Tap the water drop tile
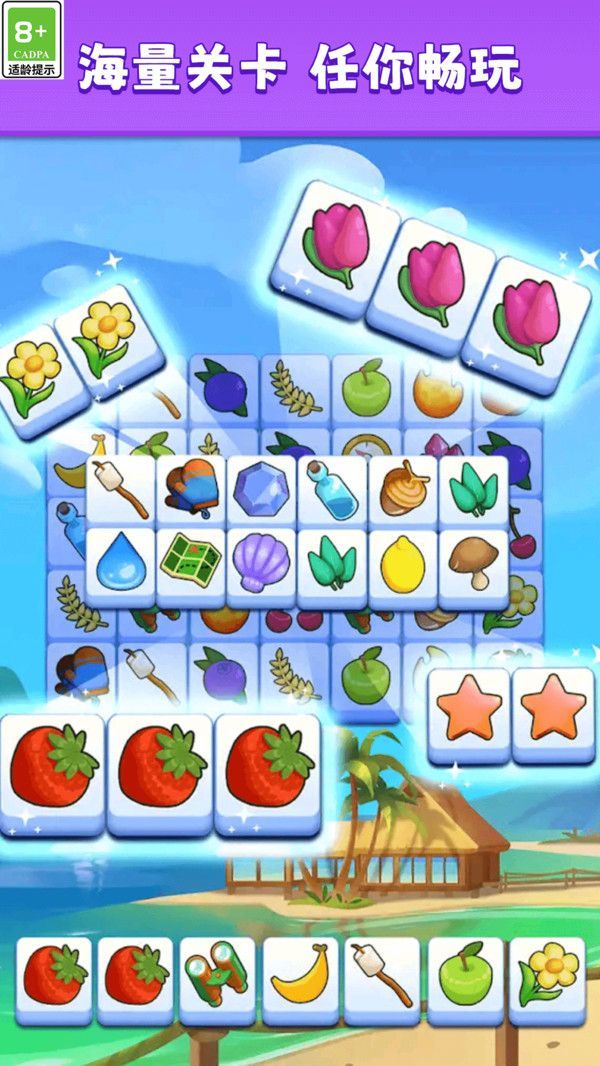 [x=120, y=565]
